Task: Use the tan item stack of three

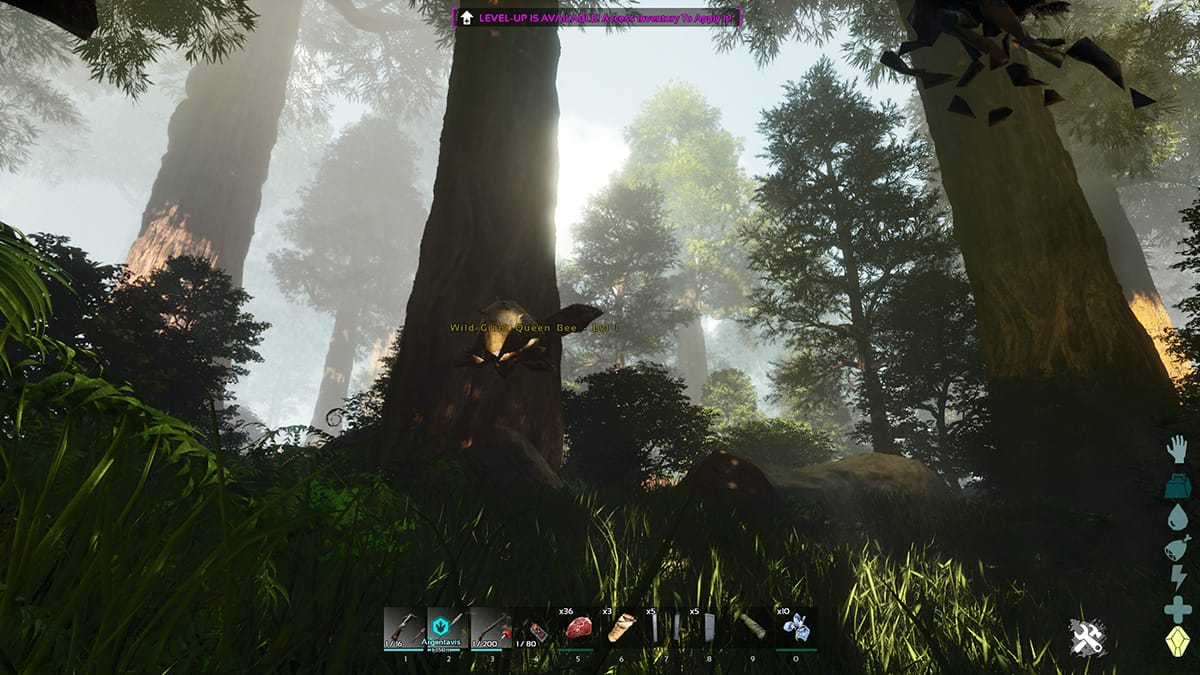Action: tap(621, 628)
